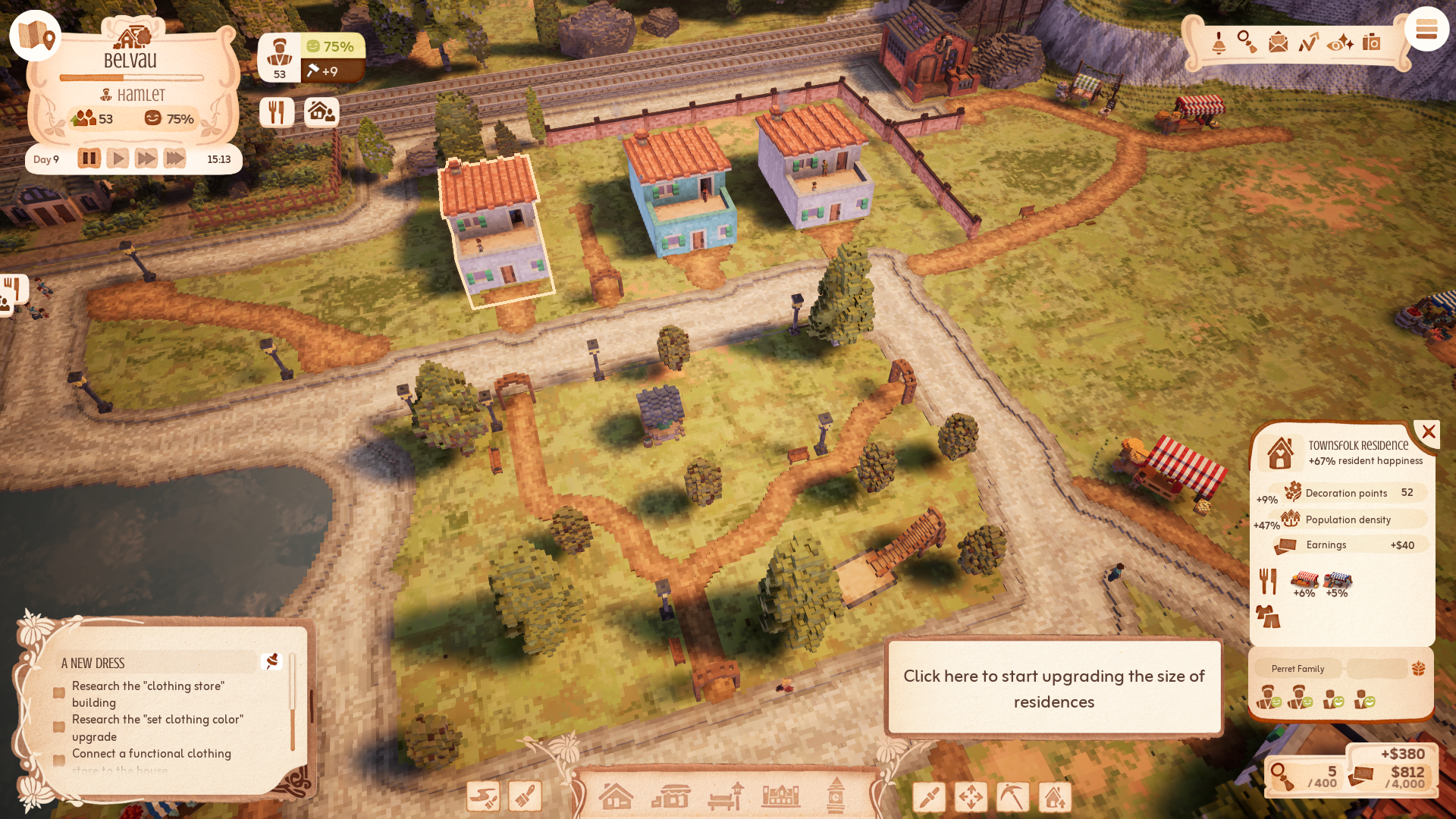Open the house and resident overview button
Screen dimensions: 1456x819
pos(322,112)
